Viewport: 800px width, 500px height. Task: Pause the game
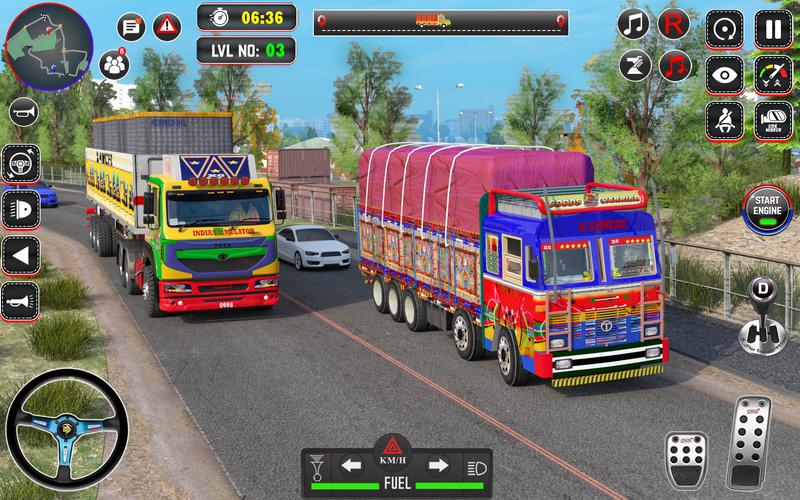point(773,27)
